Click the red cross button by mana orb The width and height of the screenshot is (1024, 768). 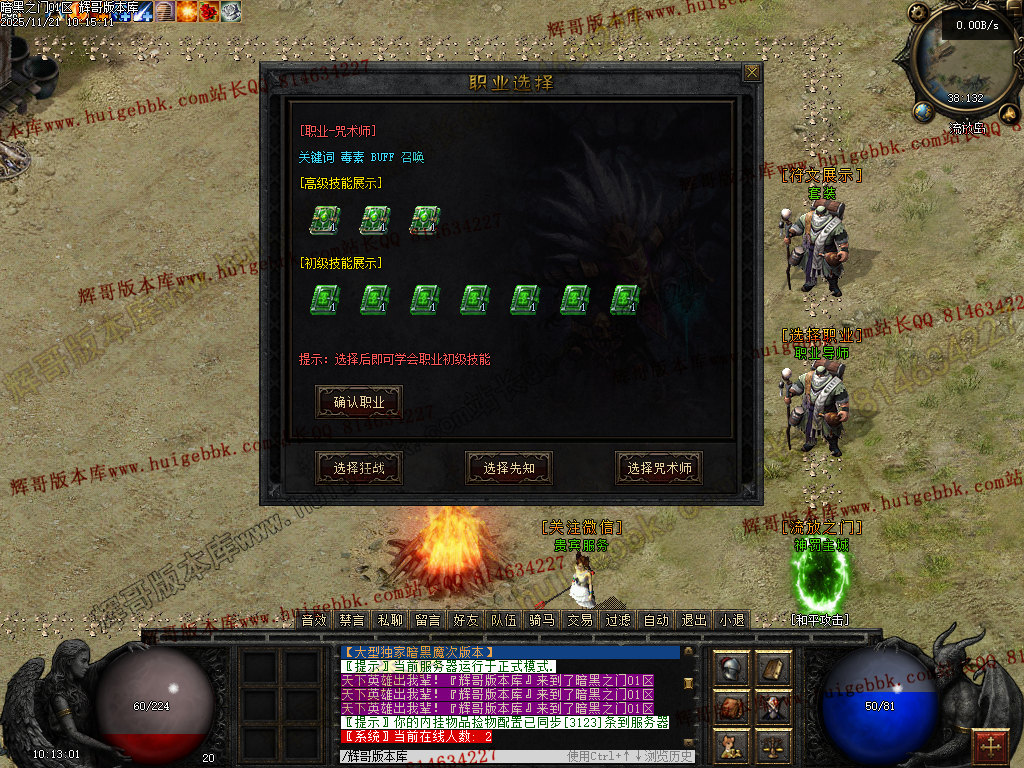[x=991, y=745]
